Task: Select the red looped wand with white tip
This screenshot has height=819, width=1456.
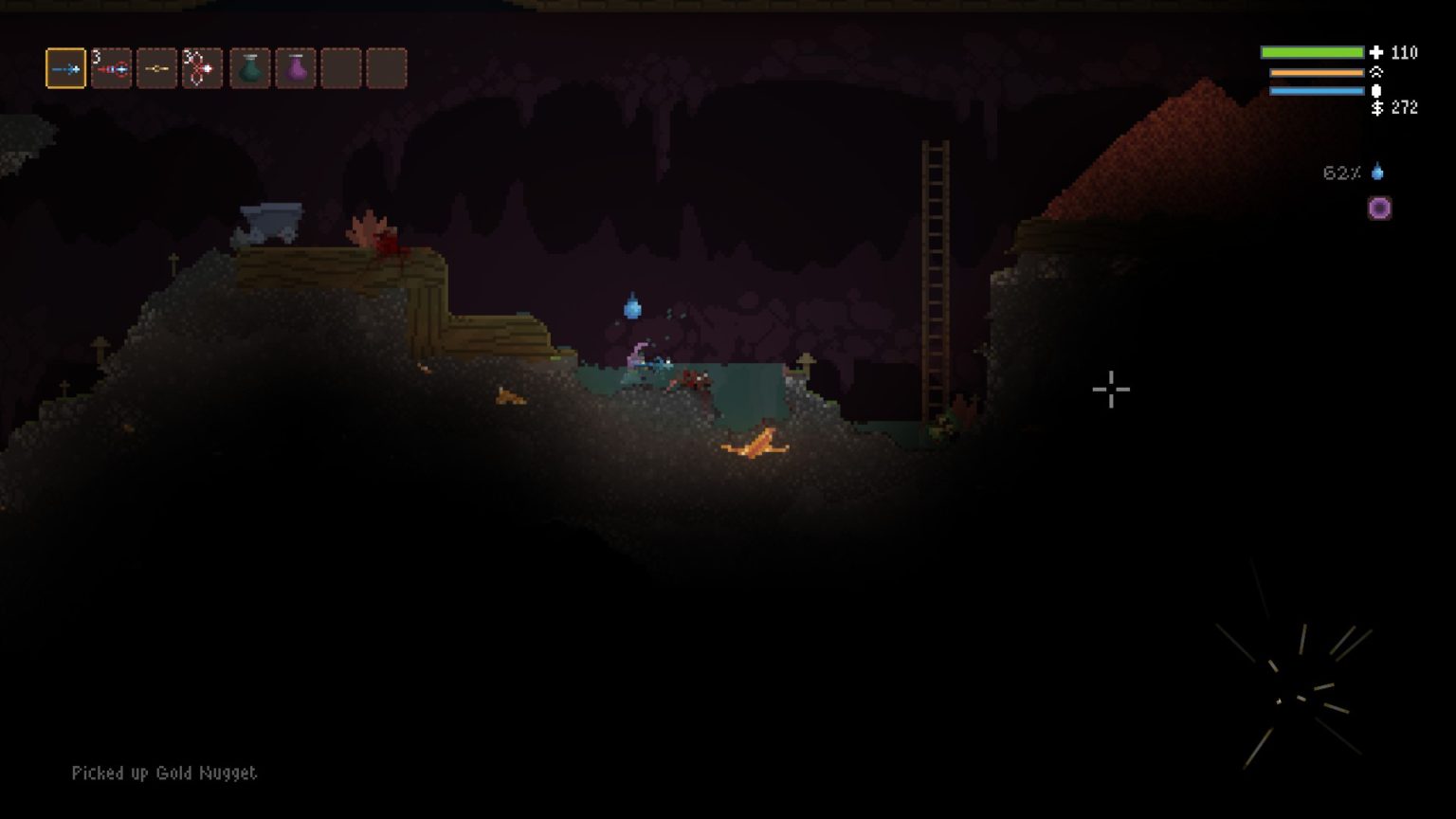Action: click(202, 68)
